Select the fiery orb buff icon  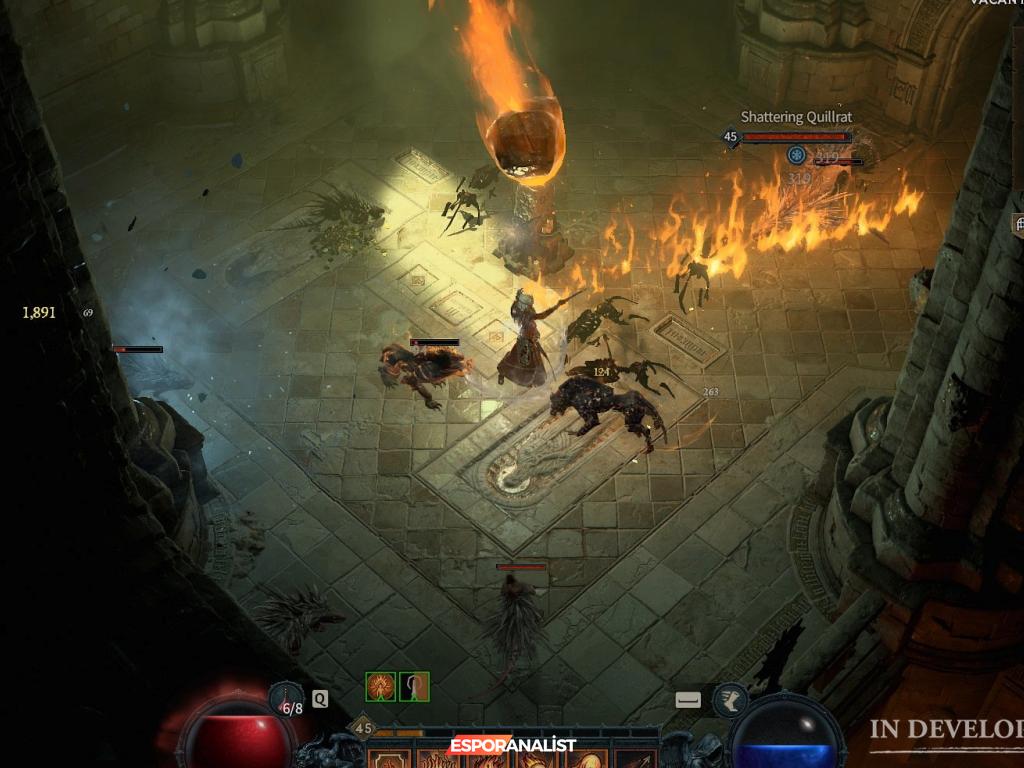click(381, 686)
